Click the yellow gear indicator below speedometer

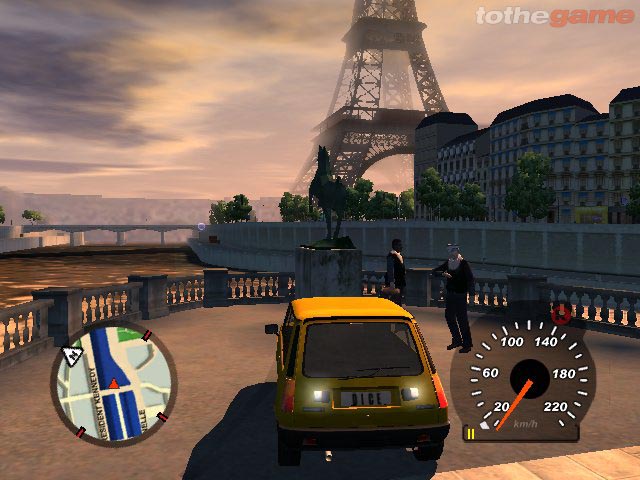[468, 433]
